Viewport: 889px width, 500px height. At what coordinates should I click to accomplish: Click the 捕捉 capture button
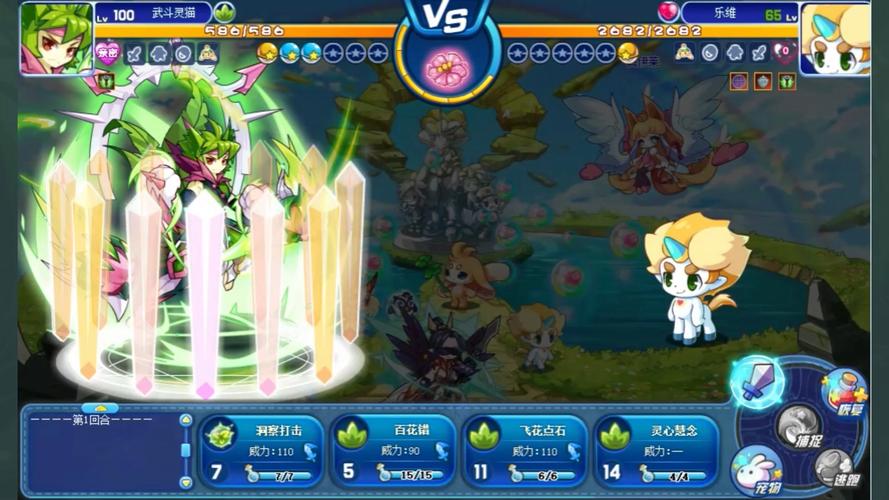point(797,428)
